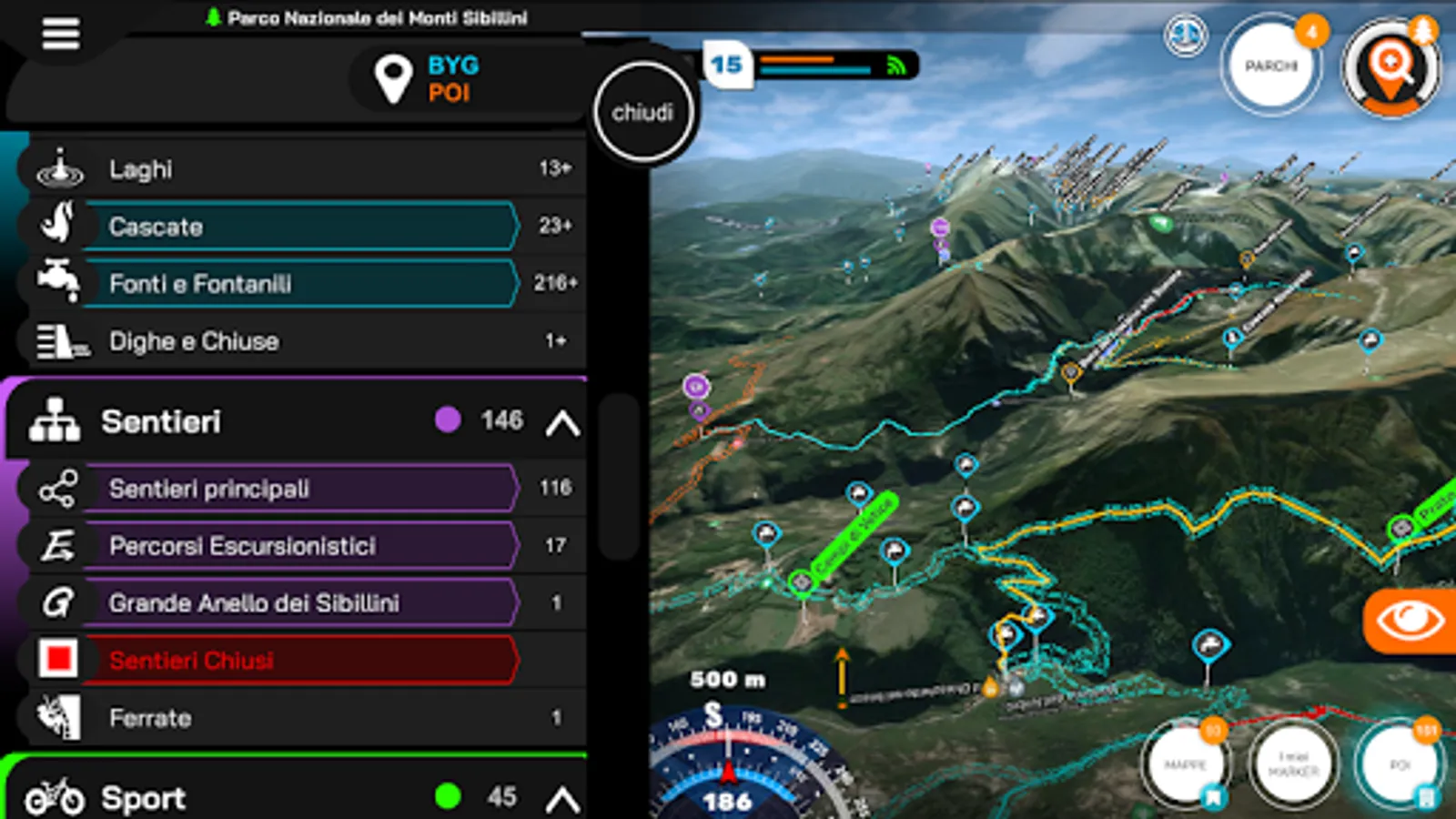Collapse the Sentieri category

[x=562, y=422]
